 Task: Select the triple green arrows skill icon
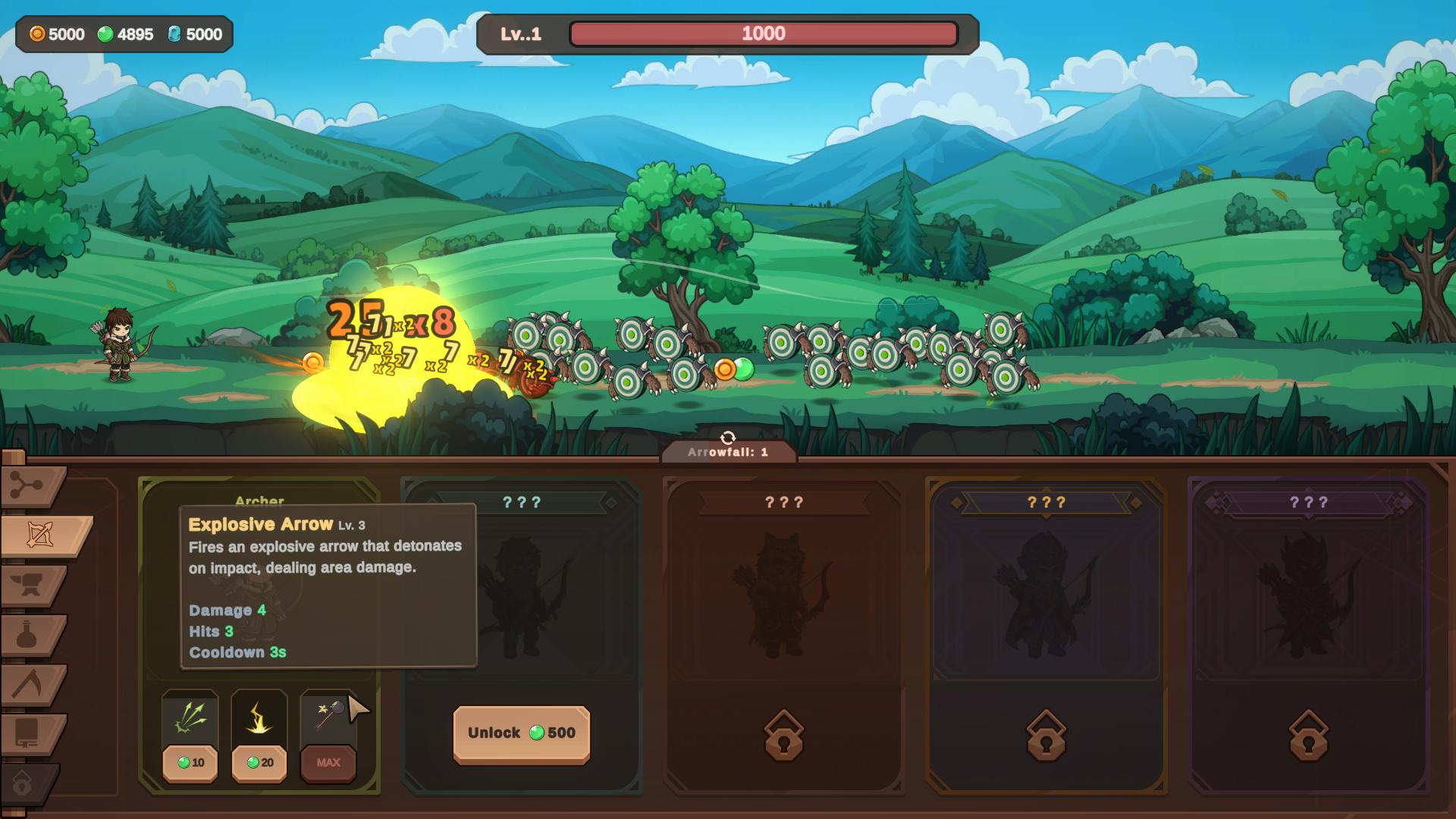[x=190, y=718]
